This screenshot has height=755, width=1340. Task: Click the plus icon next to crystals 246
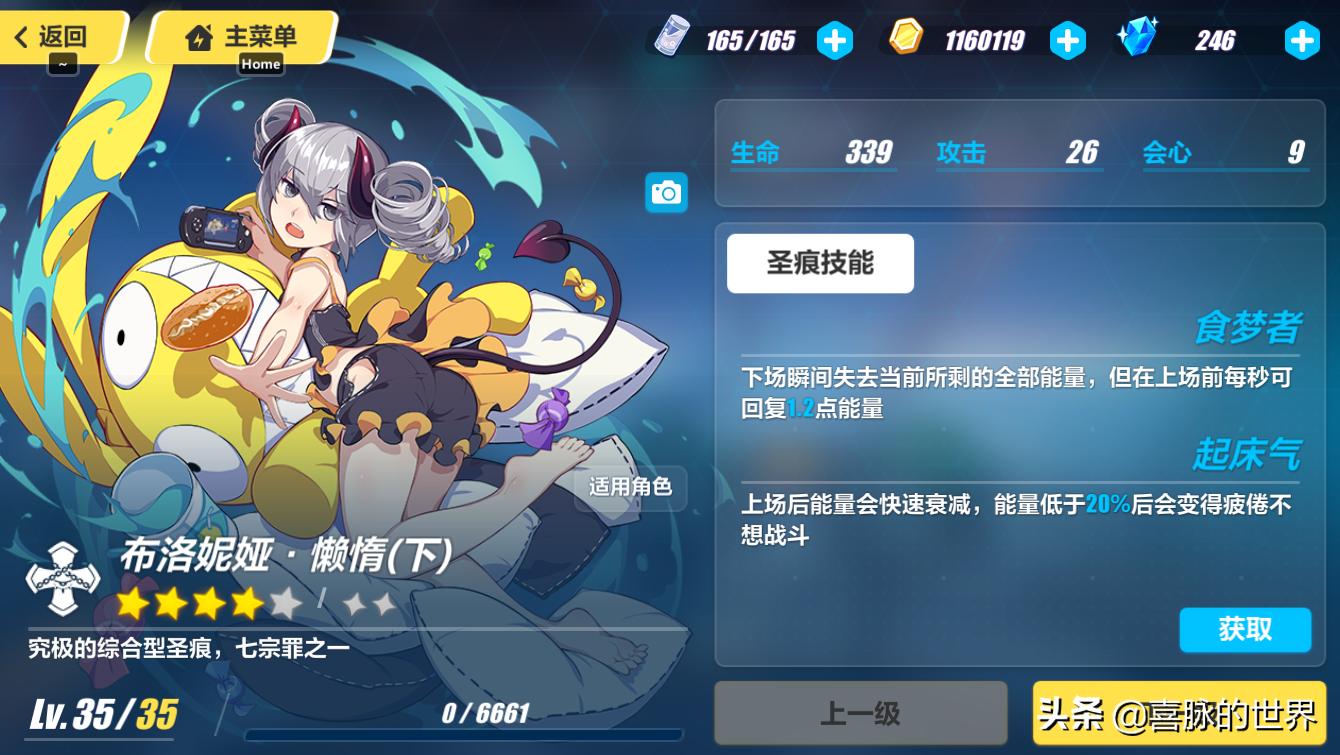1300,41
